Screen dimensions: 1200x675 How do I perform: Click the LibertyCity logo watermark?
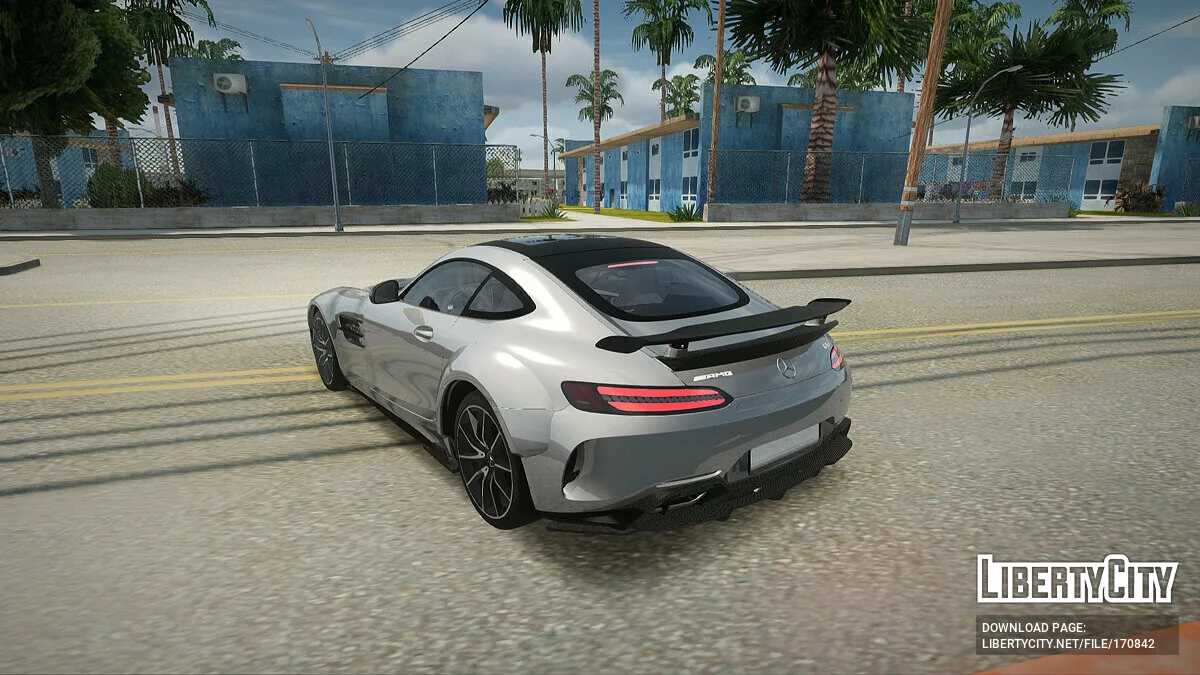[1076, 579]
